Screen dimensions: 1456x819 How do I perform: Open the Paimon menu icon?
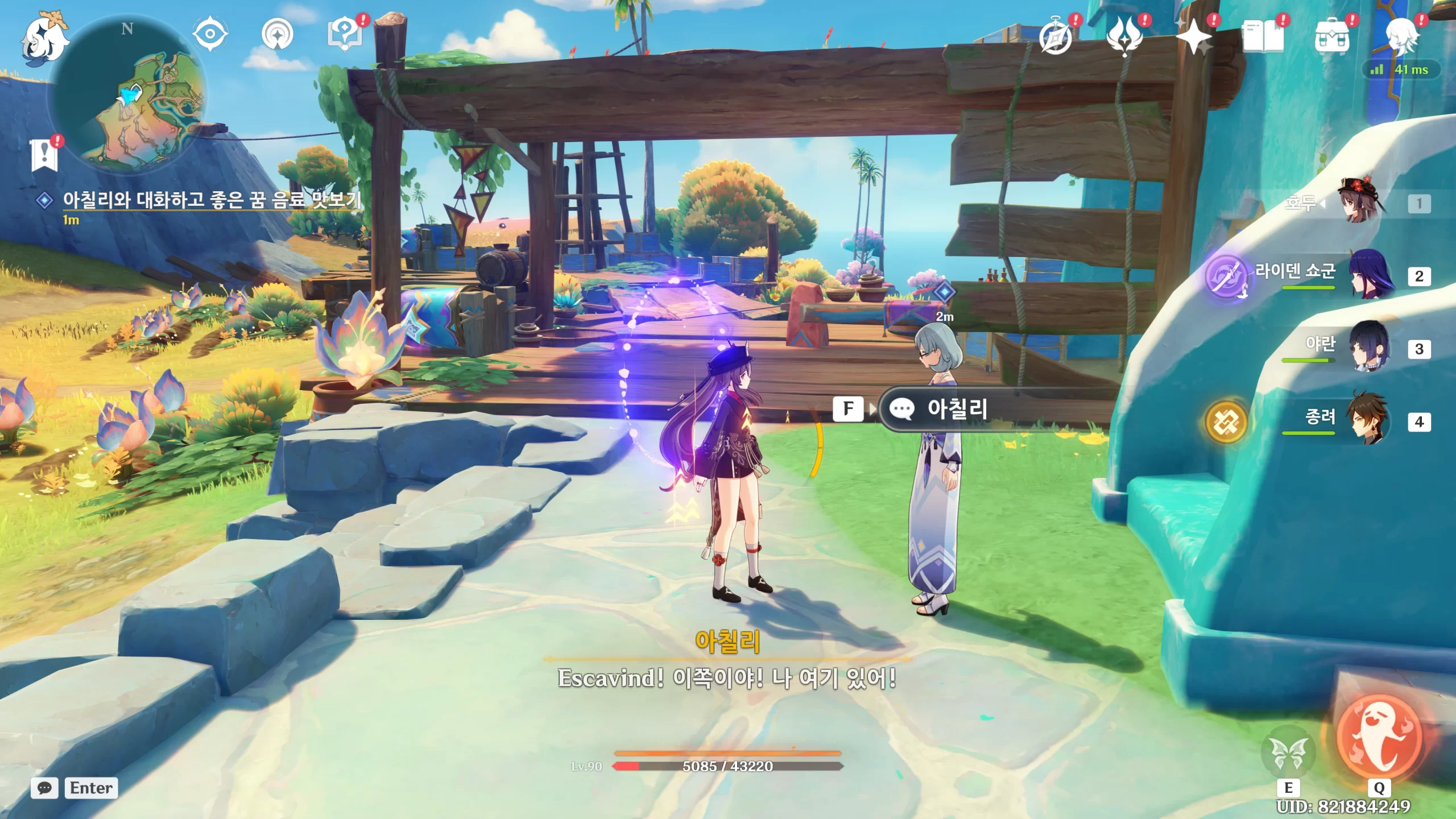click(x=44, y=38)
